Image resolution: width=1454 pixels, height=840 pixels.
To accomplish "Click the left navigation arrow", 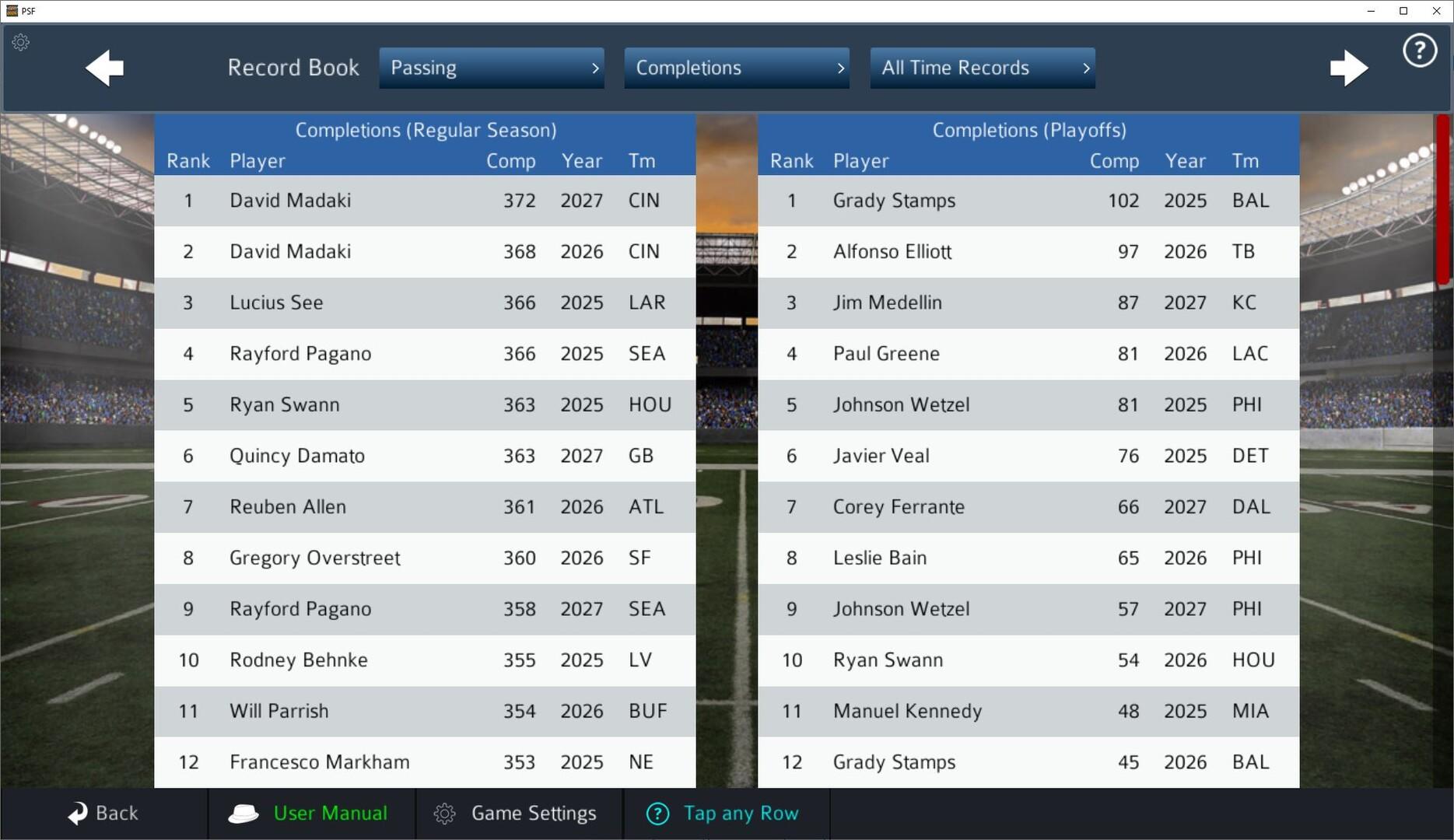I will tap(104, 68).
